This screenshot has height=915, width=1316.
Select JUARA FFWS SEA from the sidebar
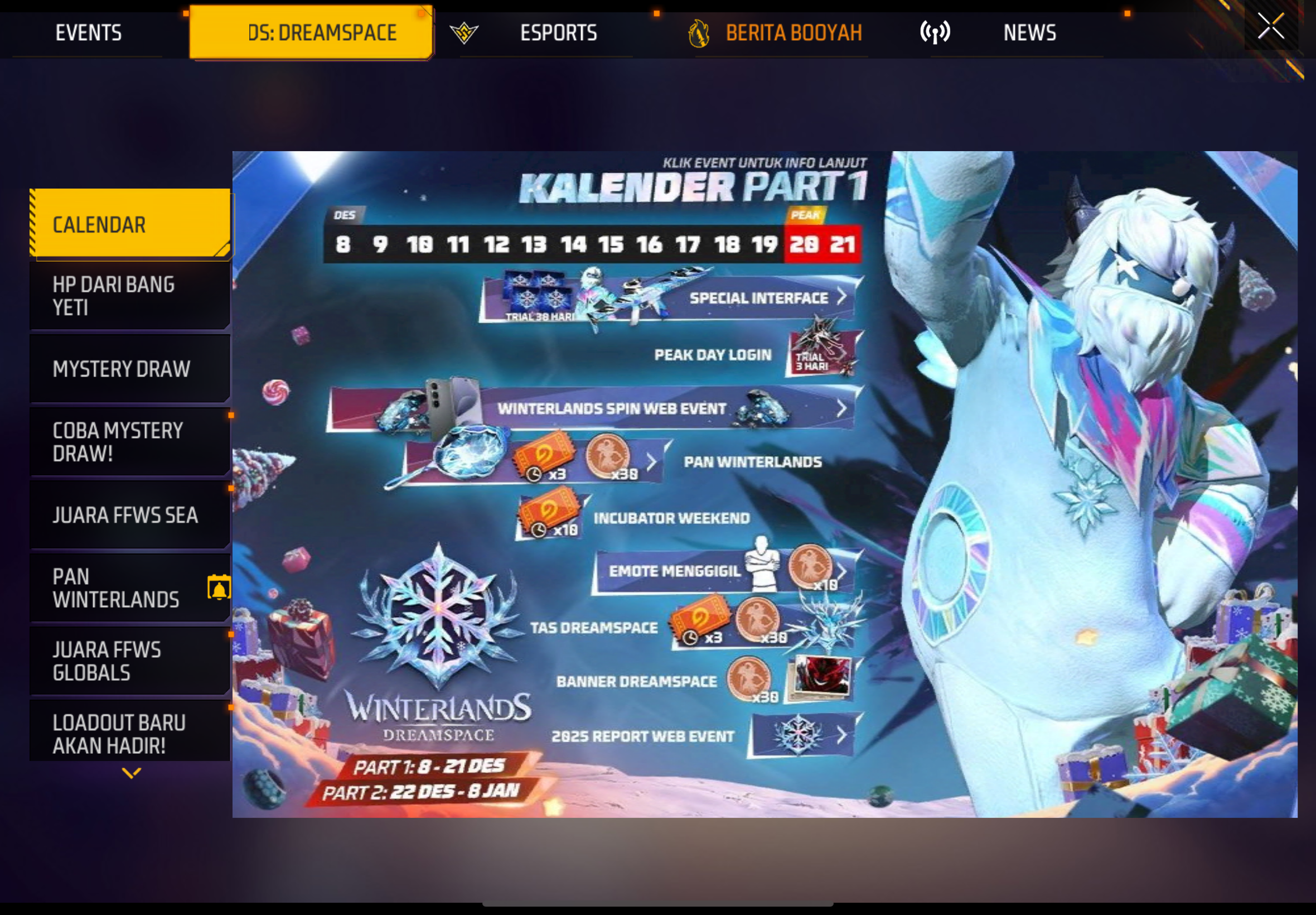125,515
